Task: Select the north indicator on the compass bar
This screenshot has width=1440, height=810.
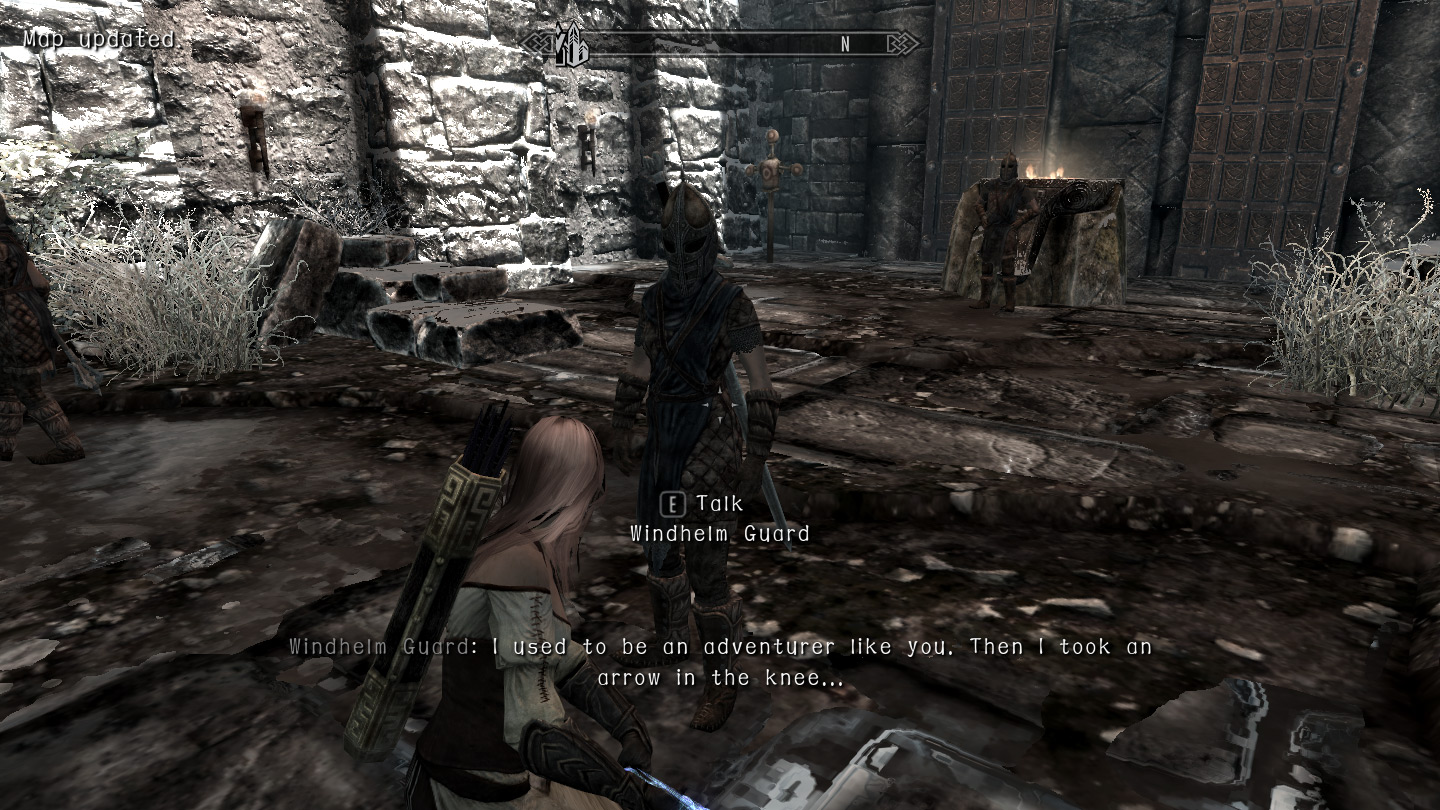Action: coord(845,44)
